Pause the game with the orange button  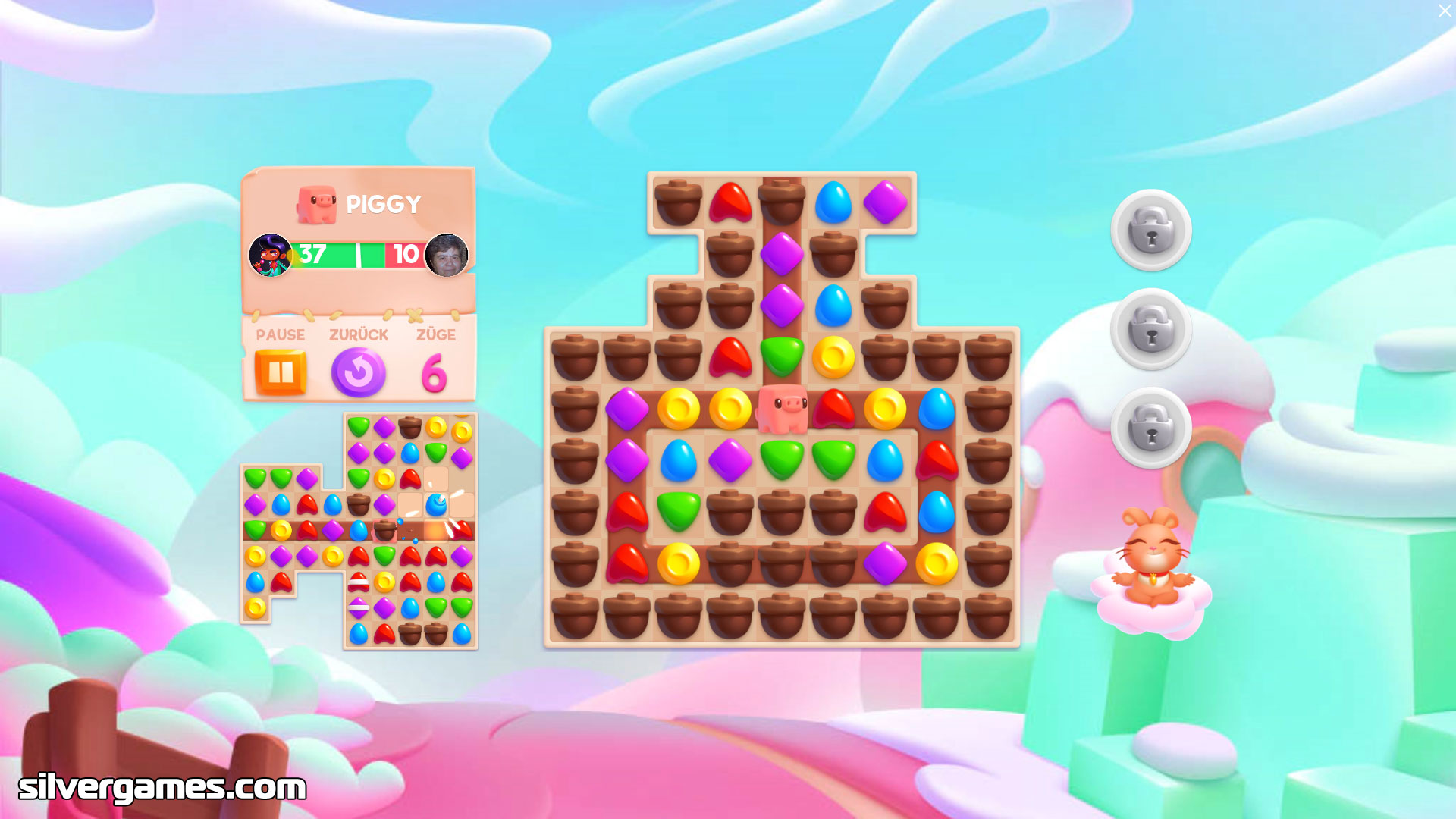281,372
